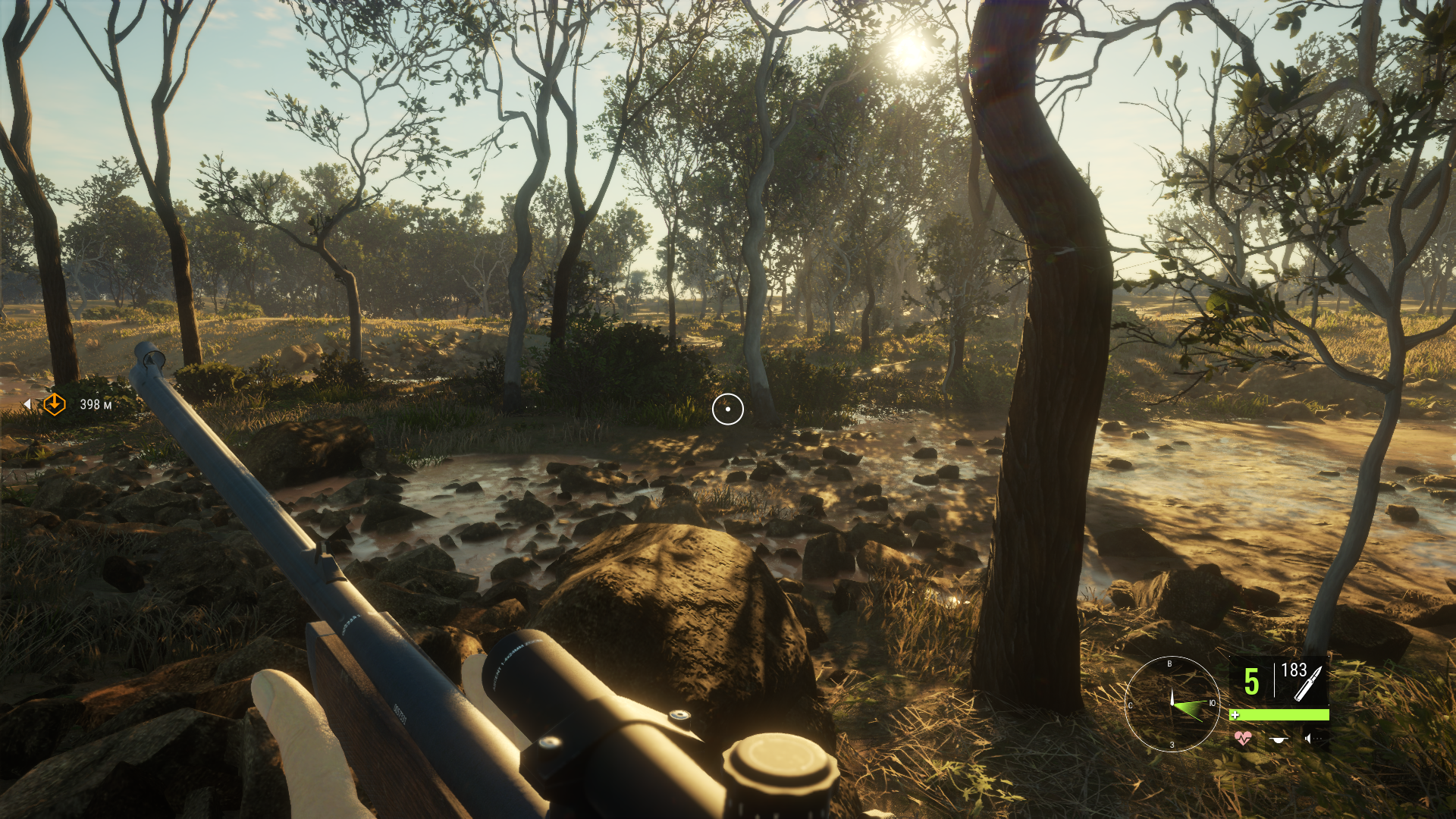Click the rifle bullet ammo type icon
Screen dimensions: 1456x819
tap(1307, 684)
